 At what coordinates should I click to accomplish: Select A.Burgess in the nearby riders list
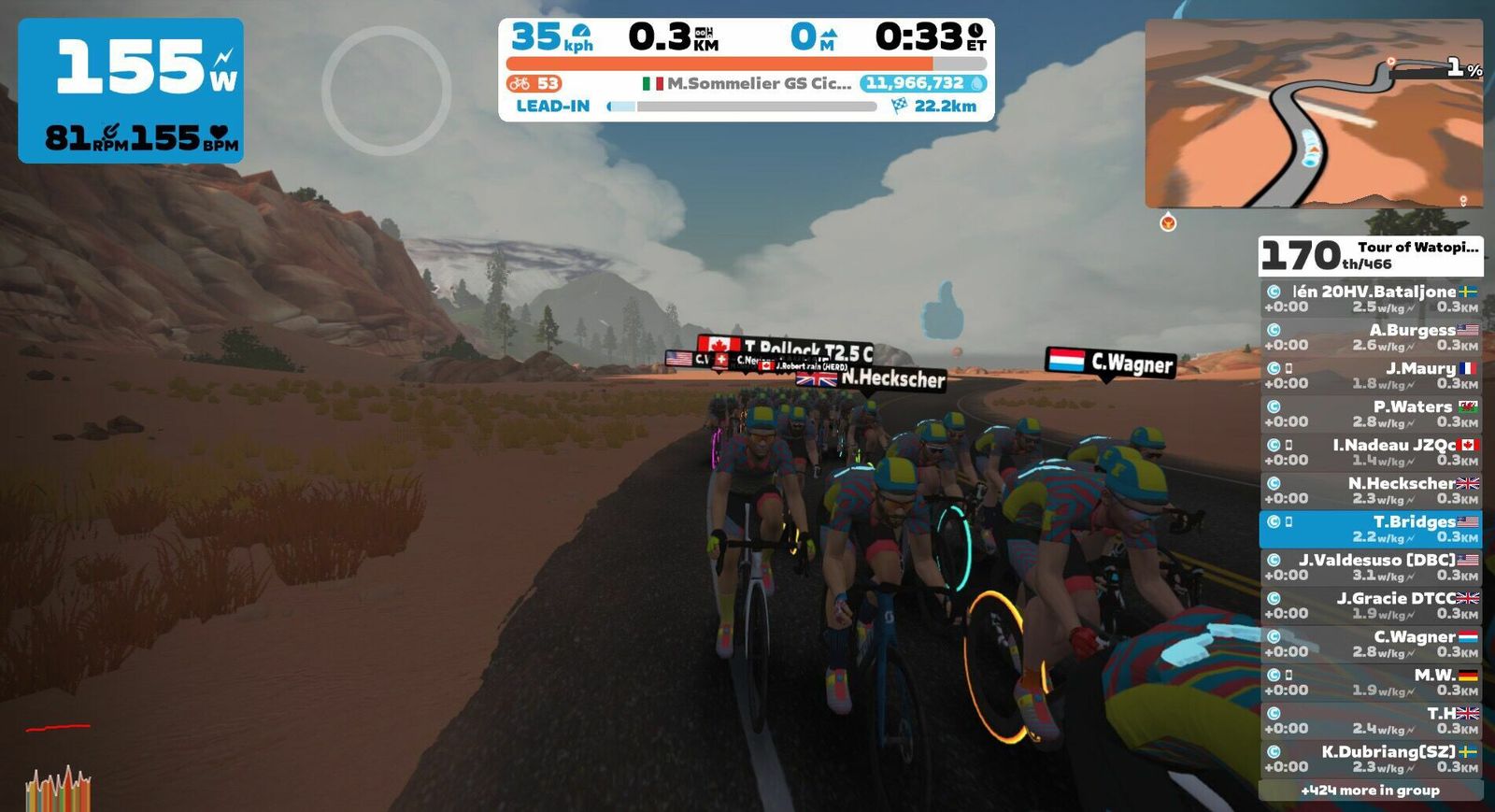[1371, 337]
